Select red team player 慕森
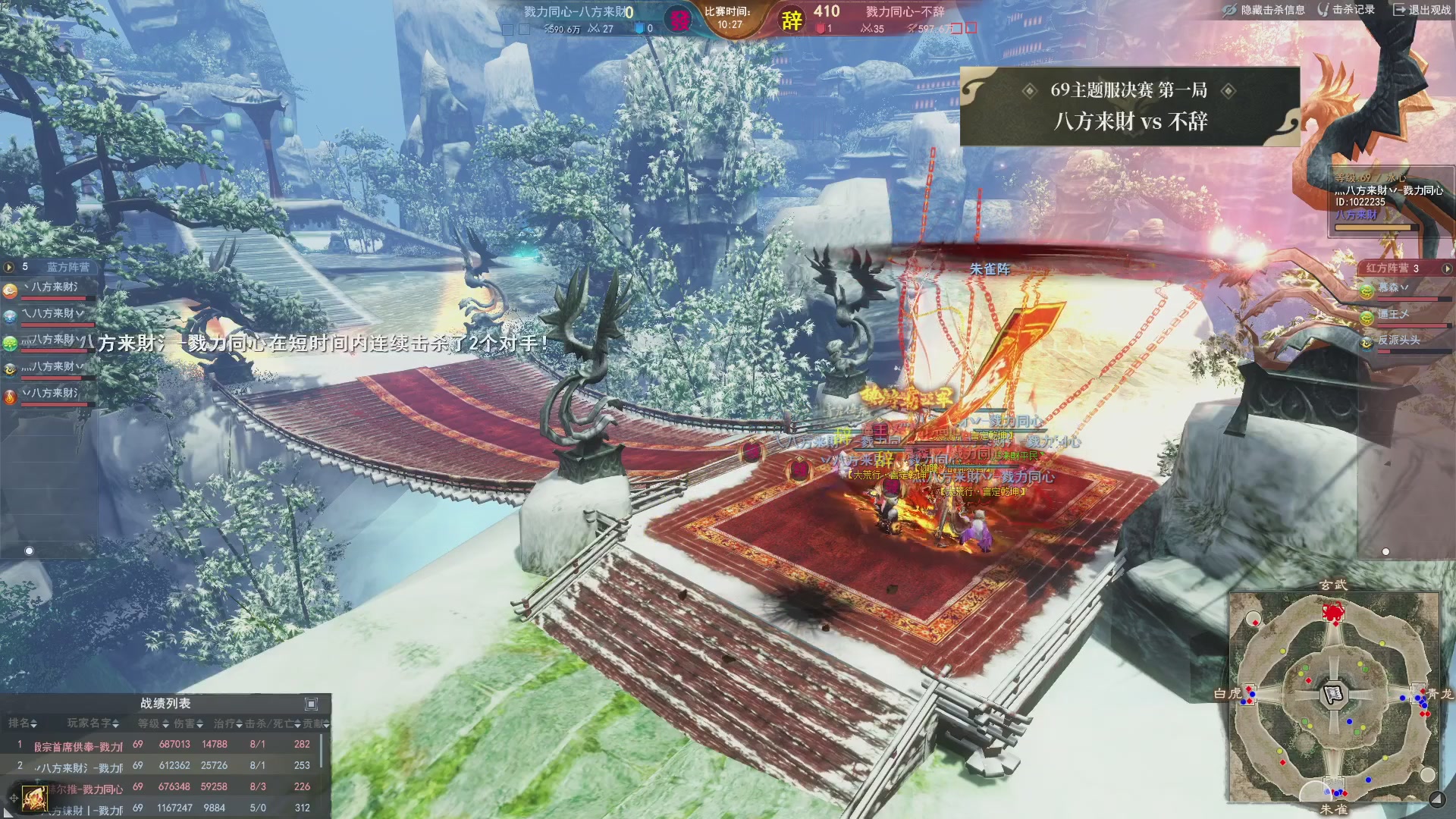The width and height of the screenshot is (1456, 819). click(x=1389, y=288)
